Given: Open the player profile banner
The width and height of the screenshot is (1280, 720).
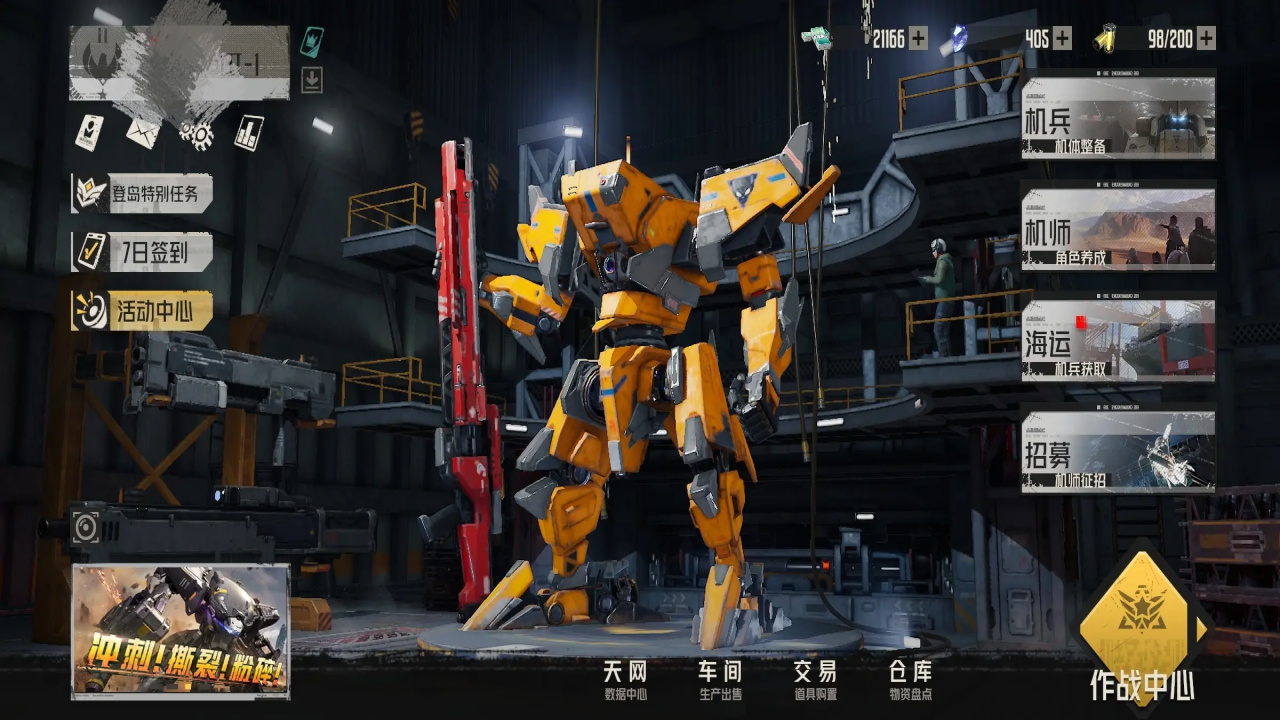Looking at the screenshot, I should click(x=179, y=63).
